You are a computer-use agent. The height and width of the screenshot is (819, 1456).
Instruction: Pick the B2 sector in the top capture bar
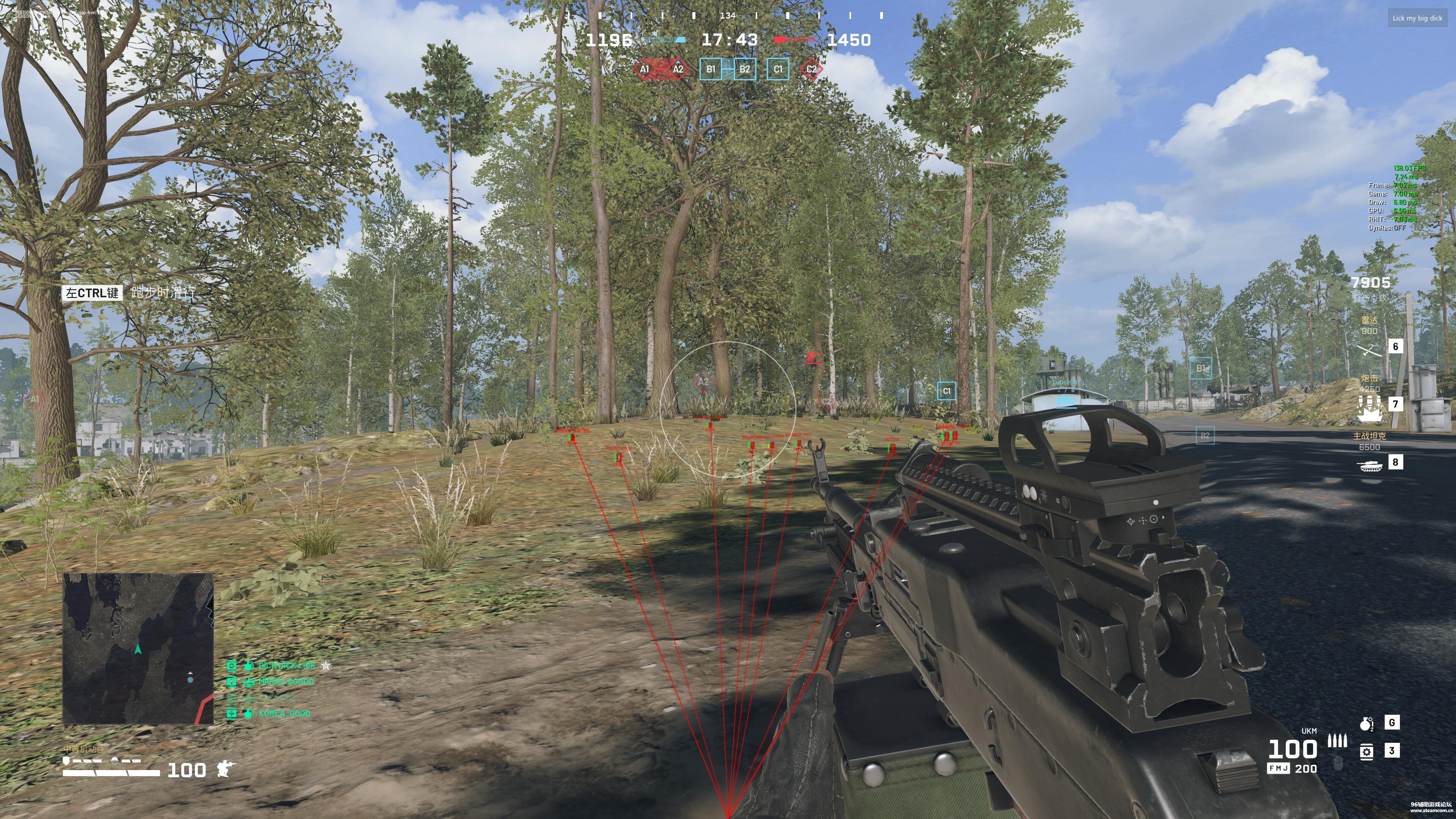coord(744,69)
